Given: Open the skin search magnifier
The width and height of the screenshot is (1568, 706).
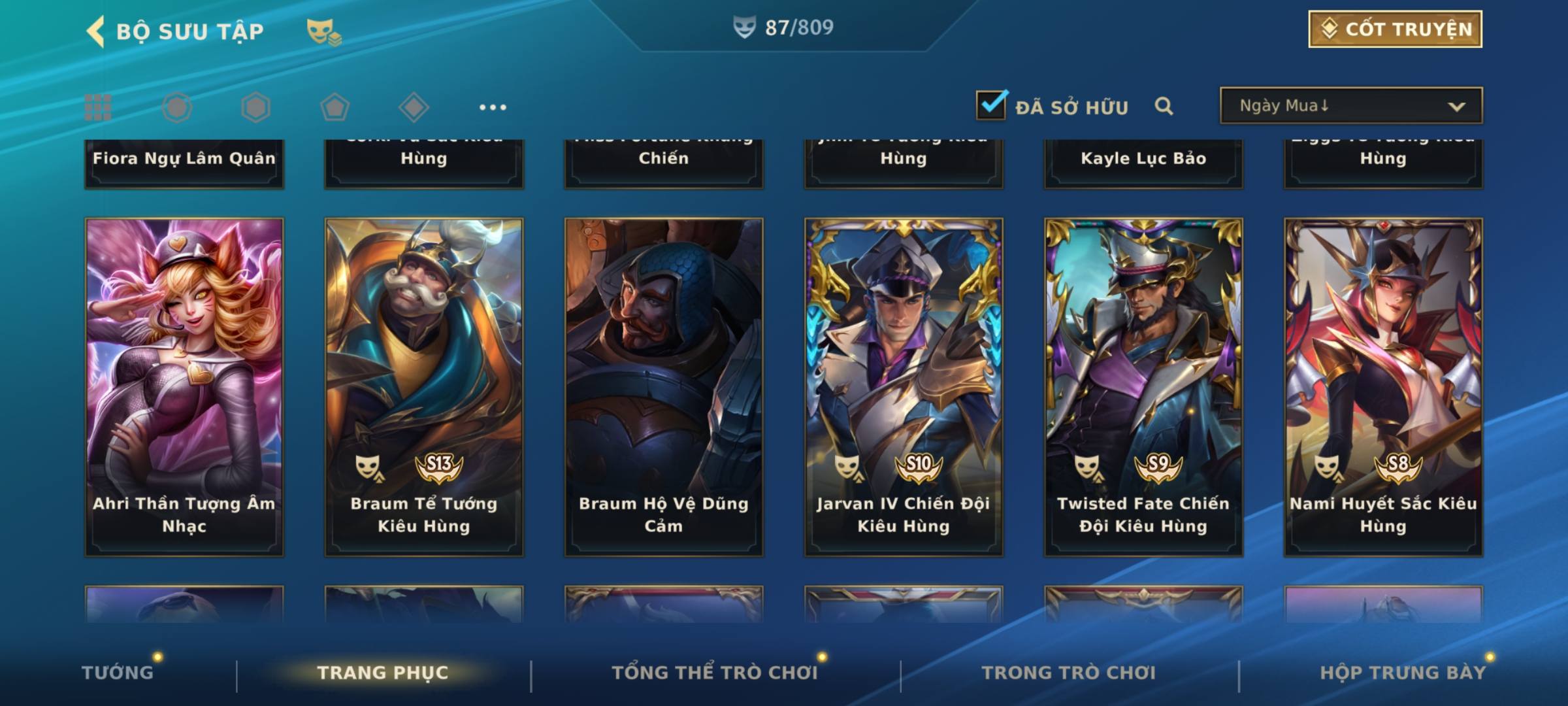Looking at the screenshot, I should (1164, 106).
